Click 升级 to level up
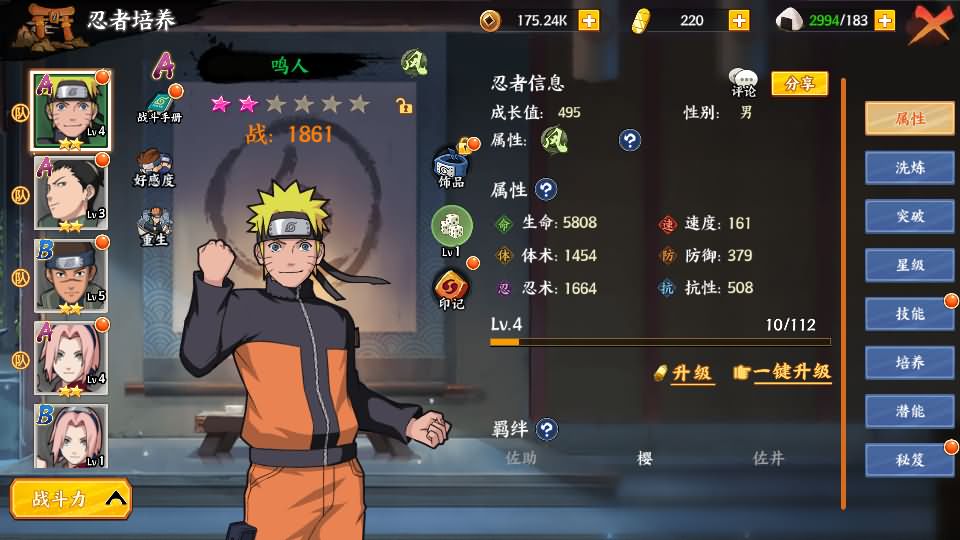 [685, 373]
